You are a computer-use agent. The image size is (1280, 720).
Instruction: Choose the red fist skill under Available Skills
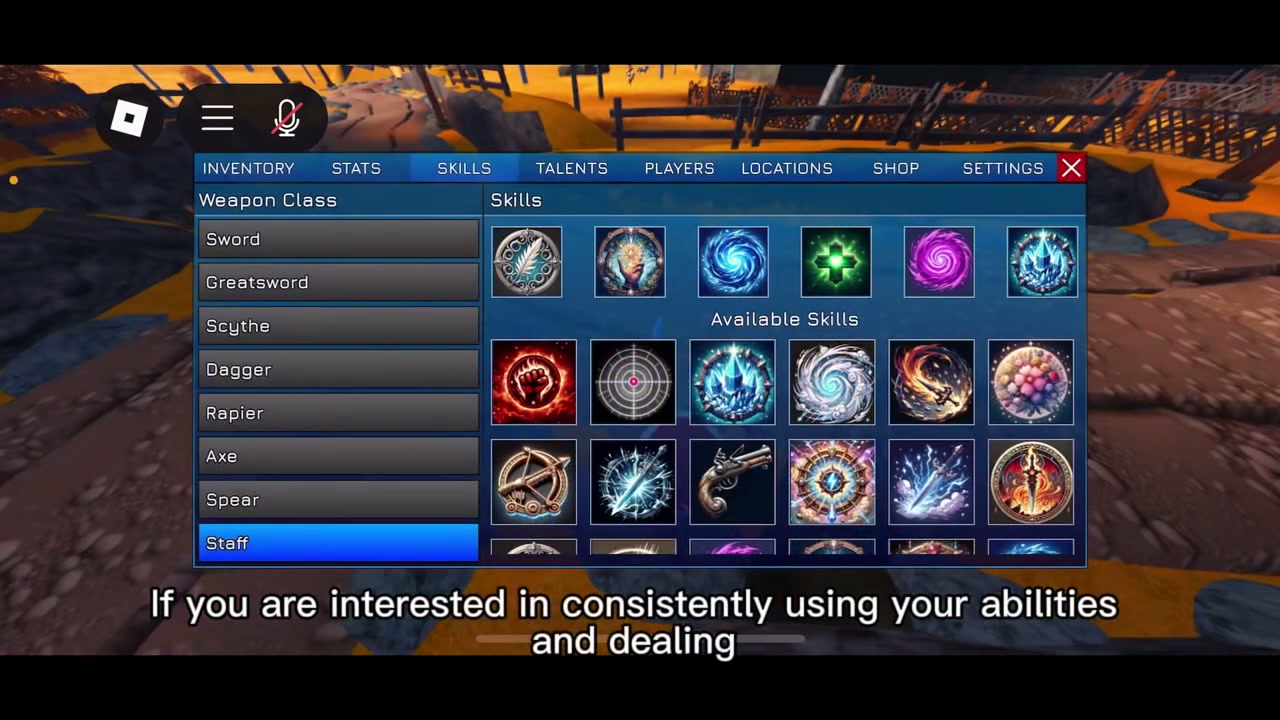[533, 382]
